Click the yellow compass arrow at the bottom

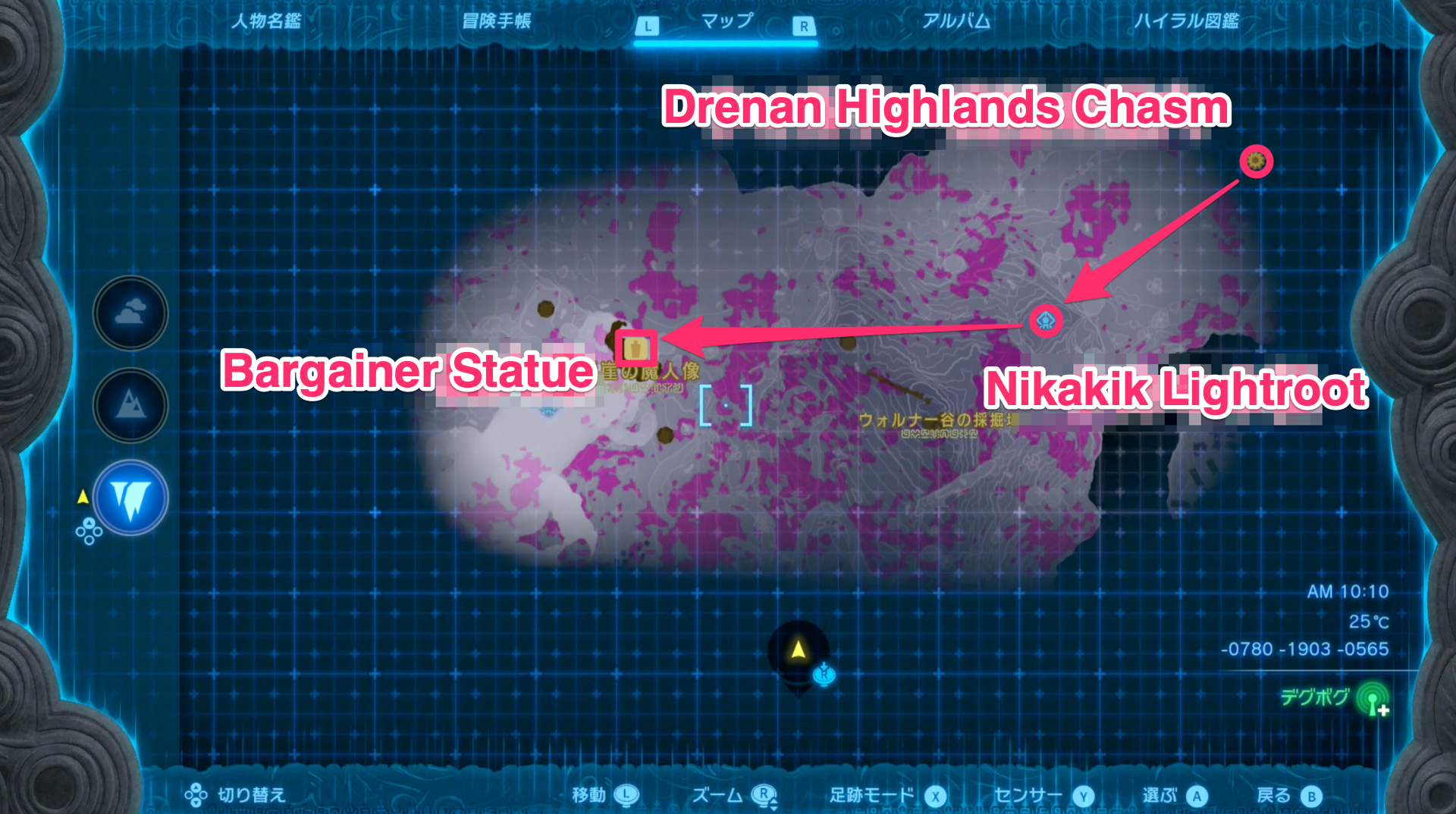tap(799, 649)
